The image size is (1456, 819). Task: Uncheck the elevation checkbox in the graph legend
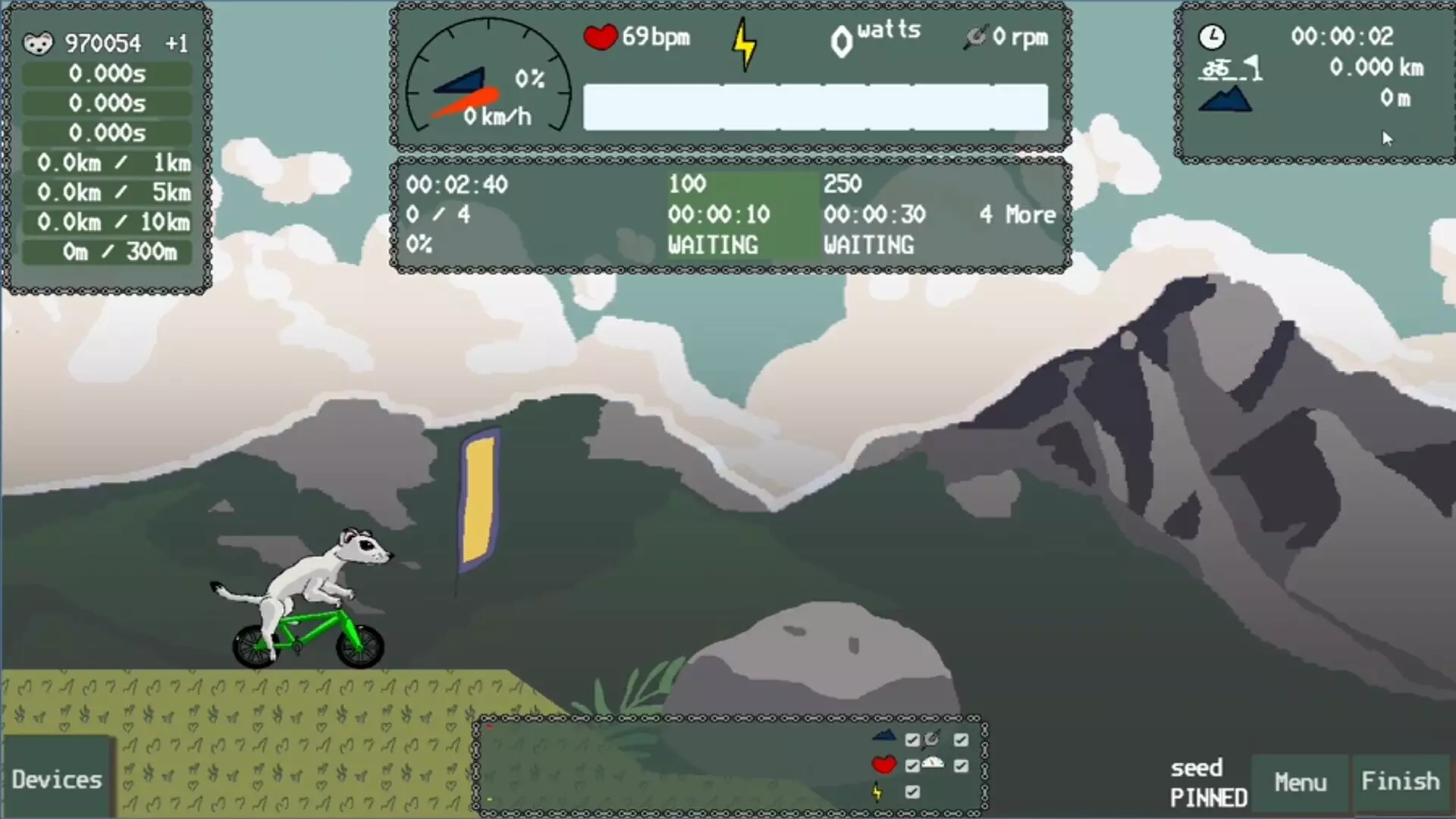pos(912,739)
